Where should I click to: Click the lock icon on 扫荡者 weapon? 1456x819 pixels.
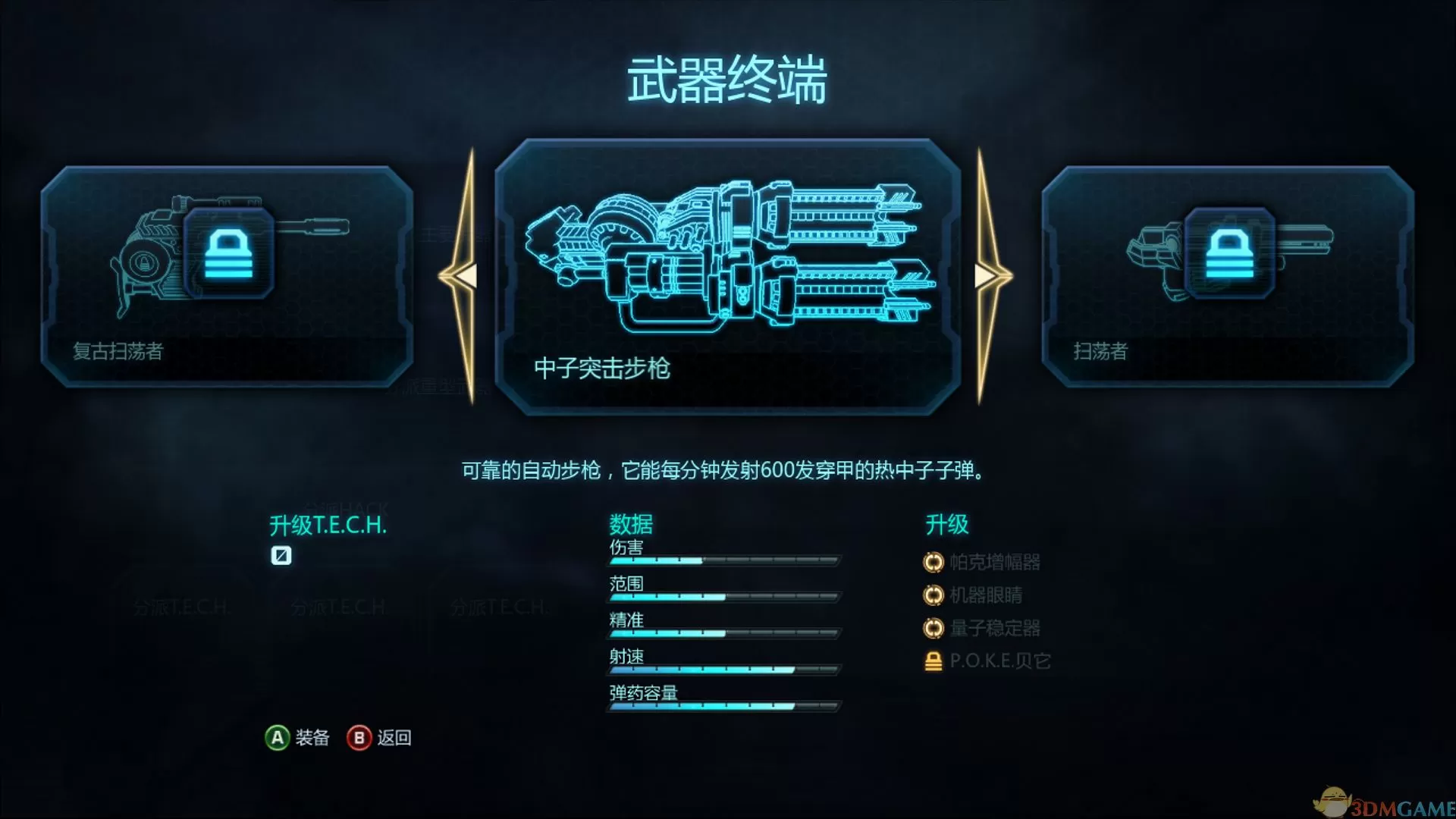(1230, 254)
